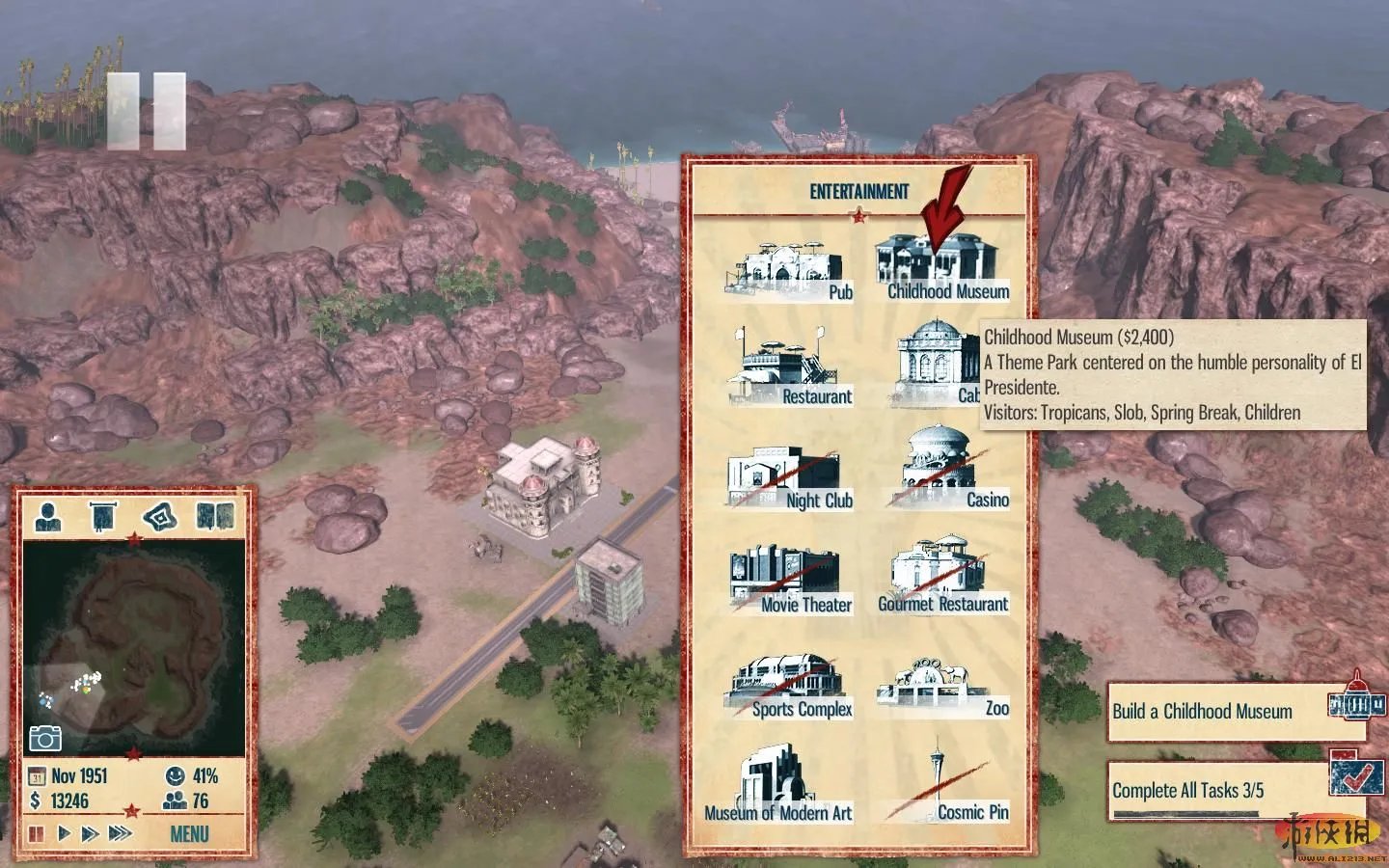Activate the camera icon on the minimap
The height and width of the screenshot is (868, 1389).
pos(44,739)
